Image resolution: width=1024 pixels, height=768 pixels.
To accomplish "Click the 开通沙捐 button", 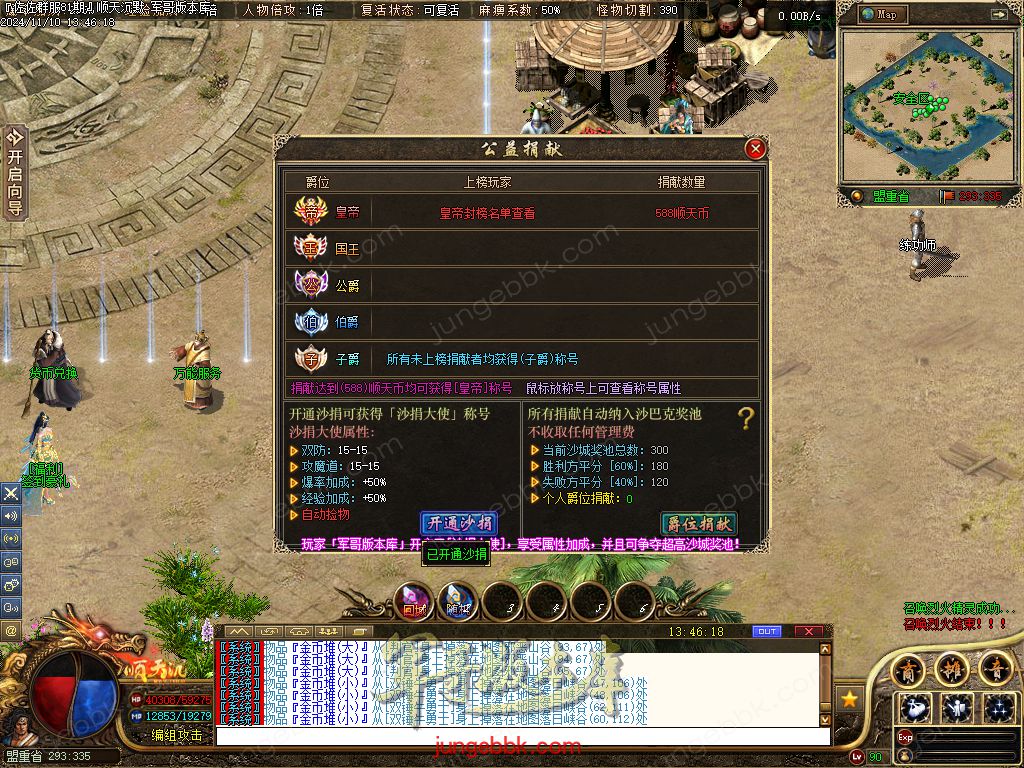I will click(x=459, y=523).
